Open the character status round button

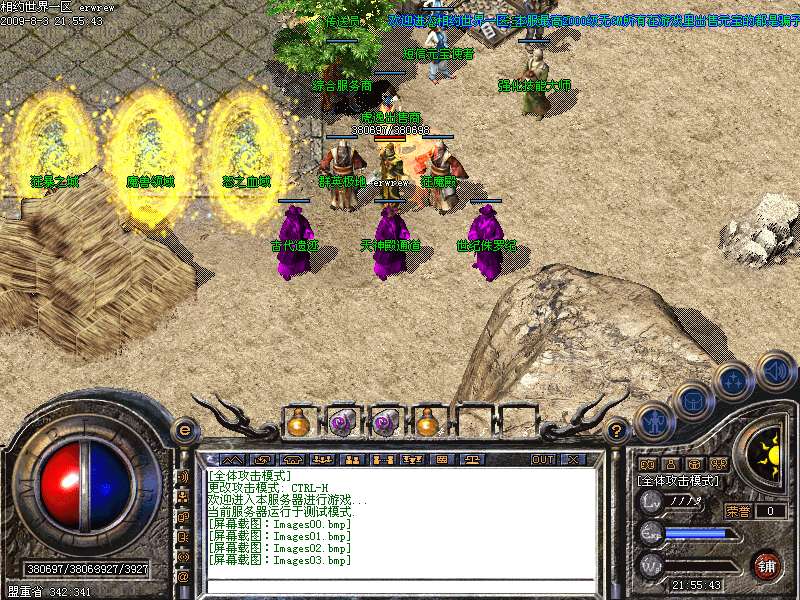(x=655, y=420)
